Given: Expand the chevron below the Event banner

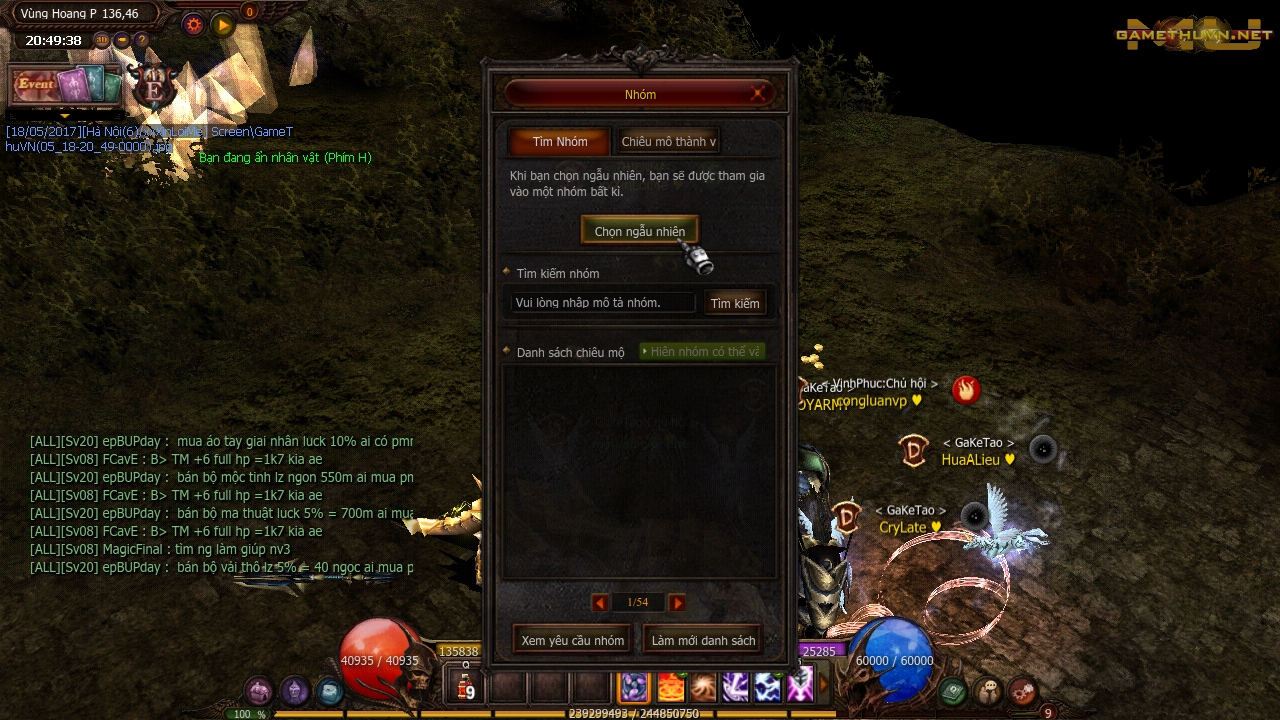Looking at the screenshot, I should pos(65,117).
